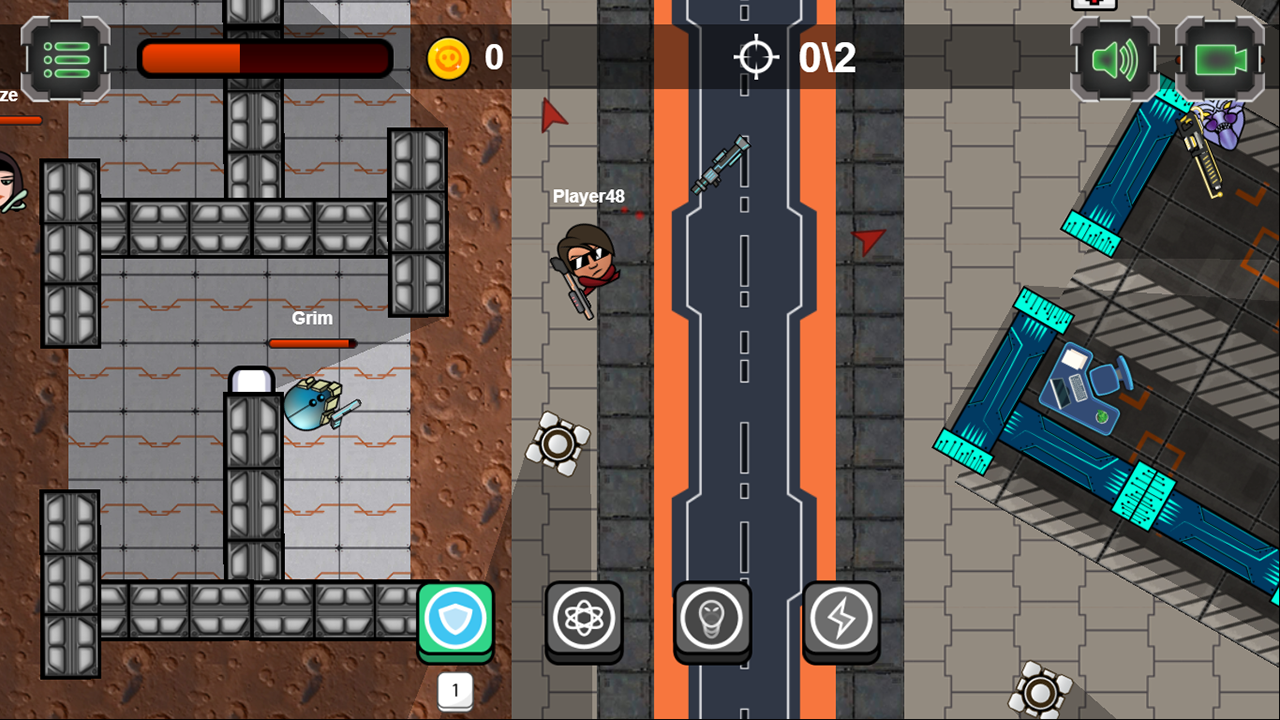Toggle the blue shield power-up on
This screenshot has width=1280, height=720.
point(456,618)
